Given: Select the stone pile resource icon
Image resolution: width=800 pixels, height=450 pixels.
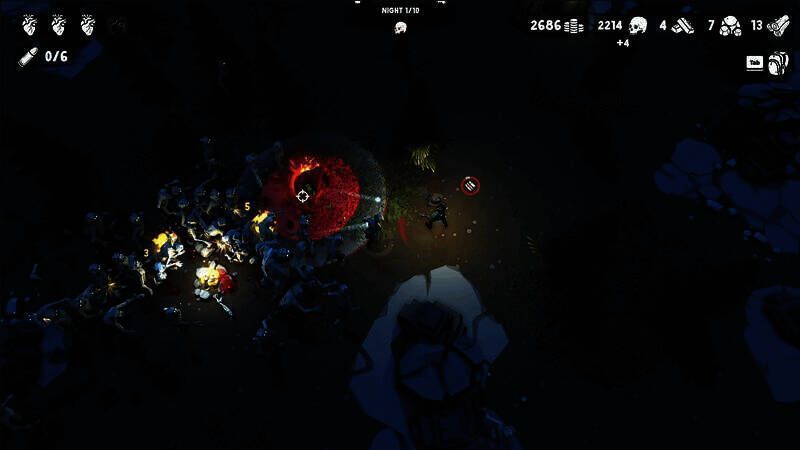Looking at the screenshot, I should point(730,26).
